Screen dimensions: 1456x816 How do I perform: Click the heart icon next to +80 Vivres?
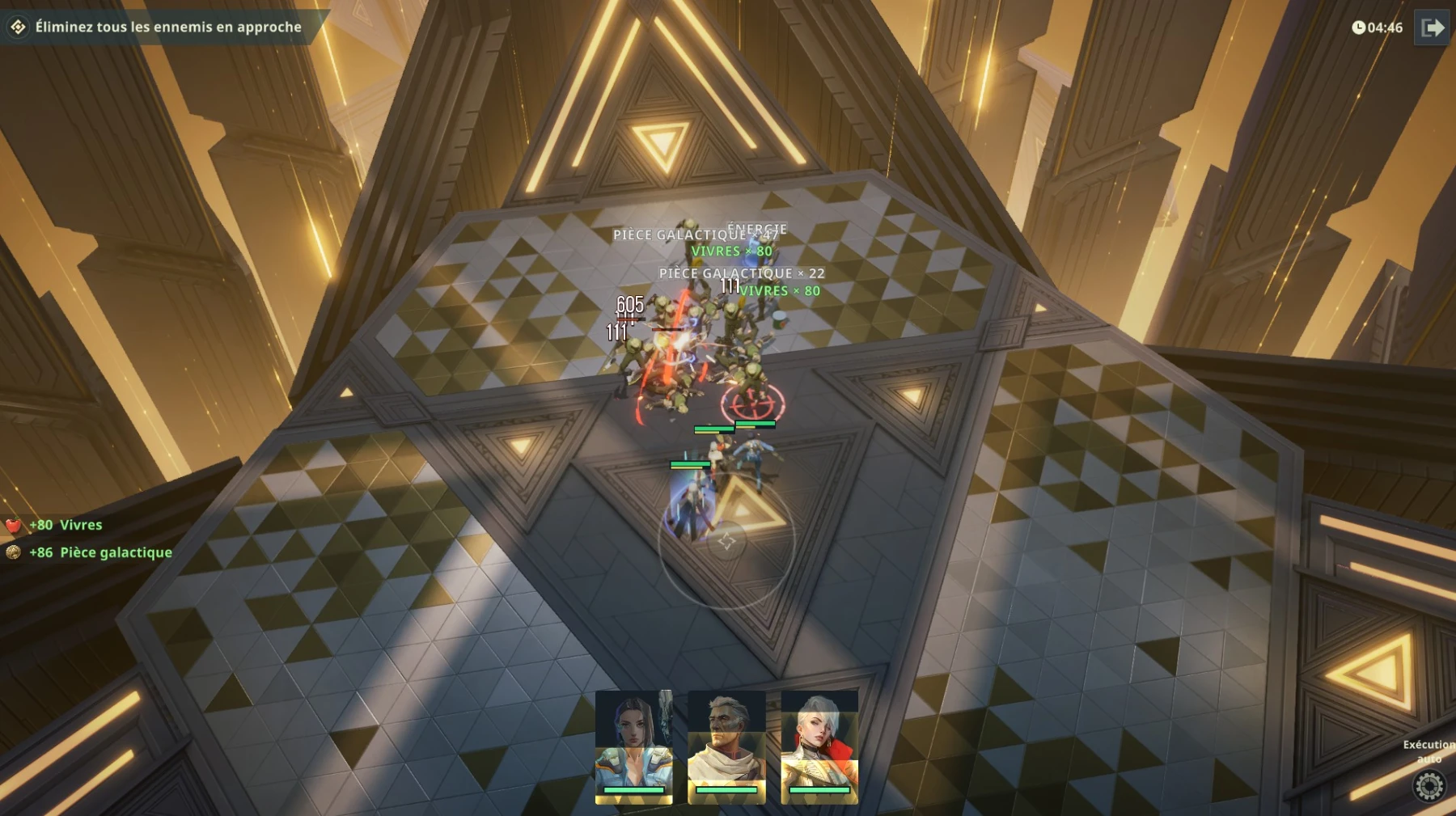click(13, 525)
